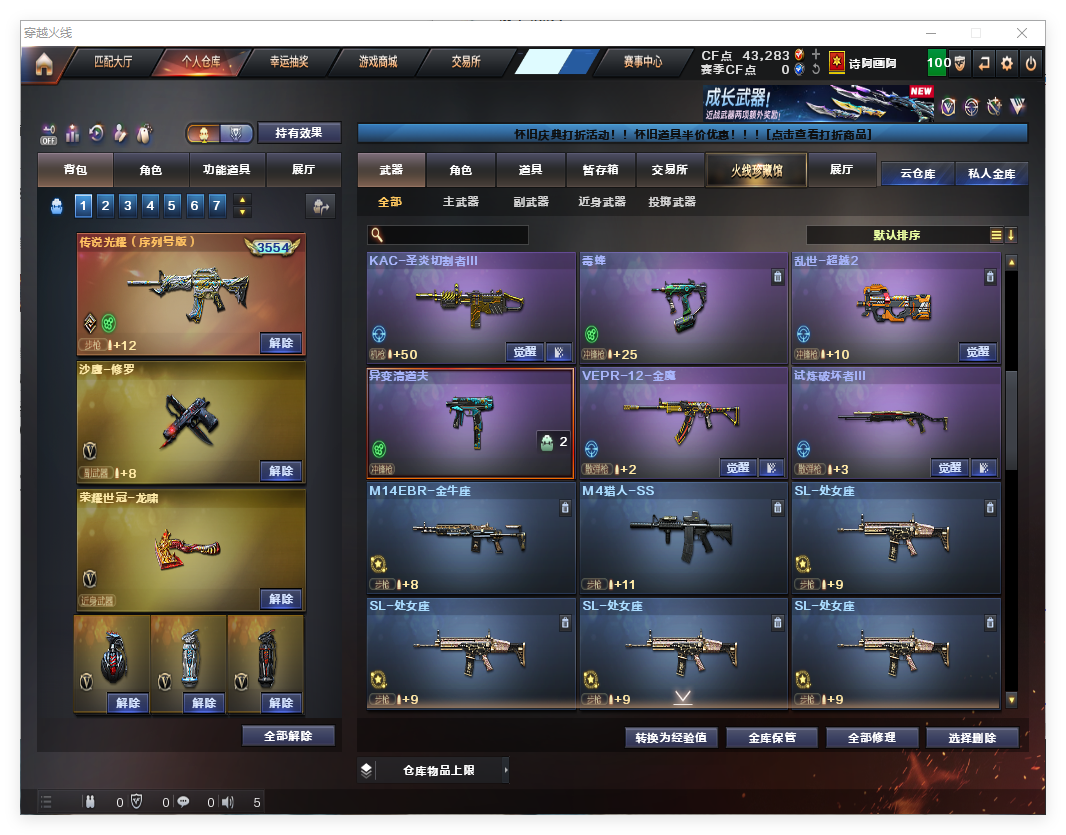Open the 赛事中心 tournament center
The width and height of the screenshot is (1066, 835).
click(642, 62)
